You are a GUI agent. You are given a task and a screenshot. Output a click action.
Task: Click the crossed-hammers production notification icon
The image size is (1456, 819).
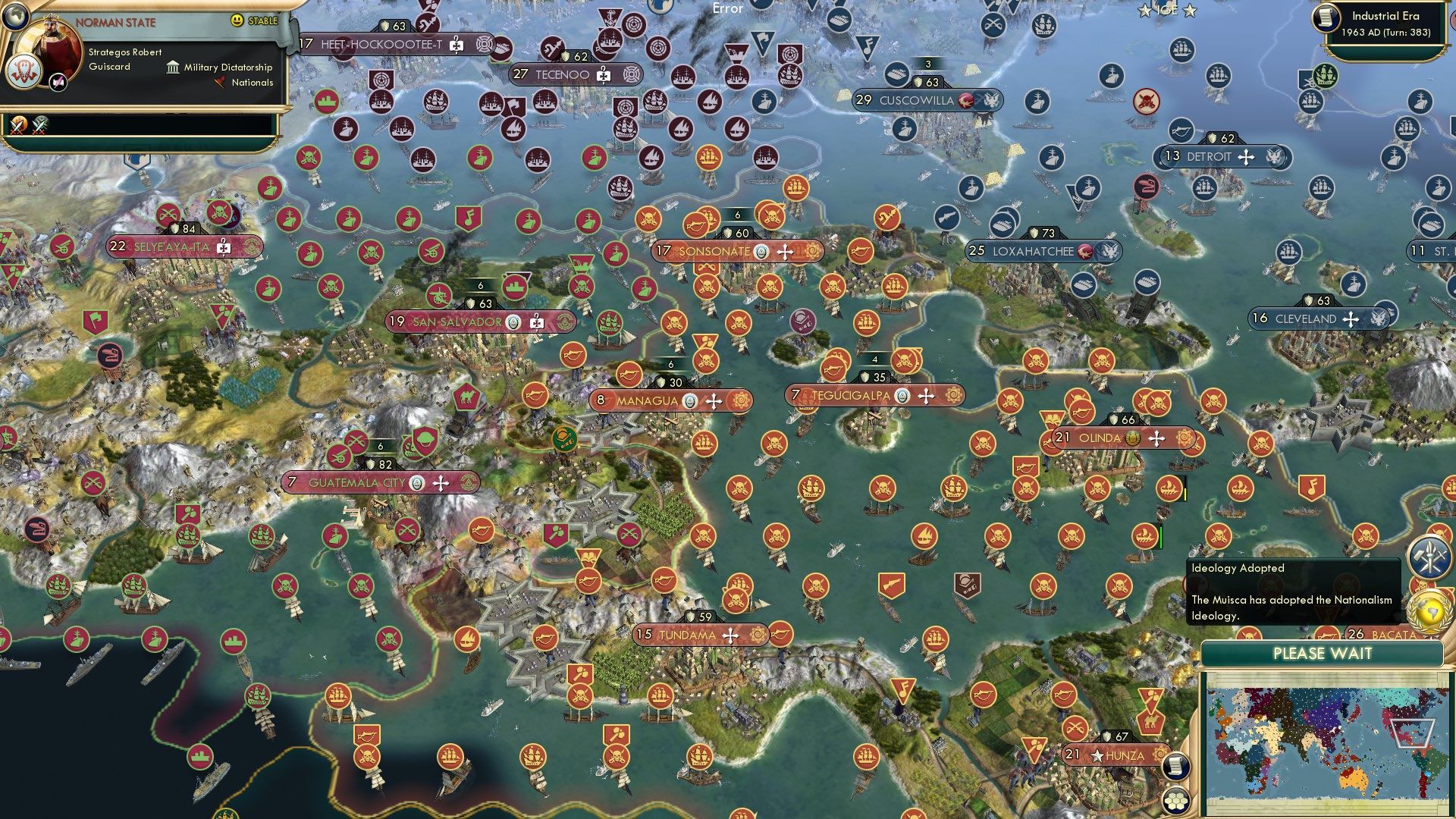[1429, 556]
